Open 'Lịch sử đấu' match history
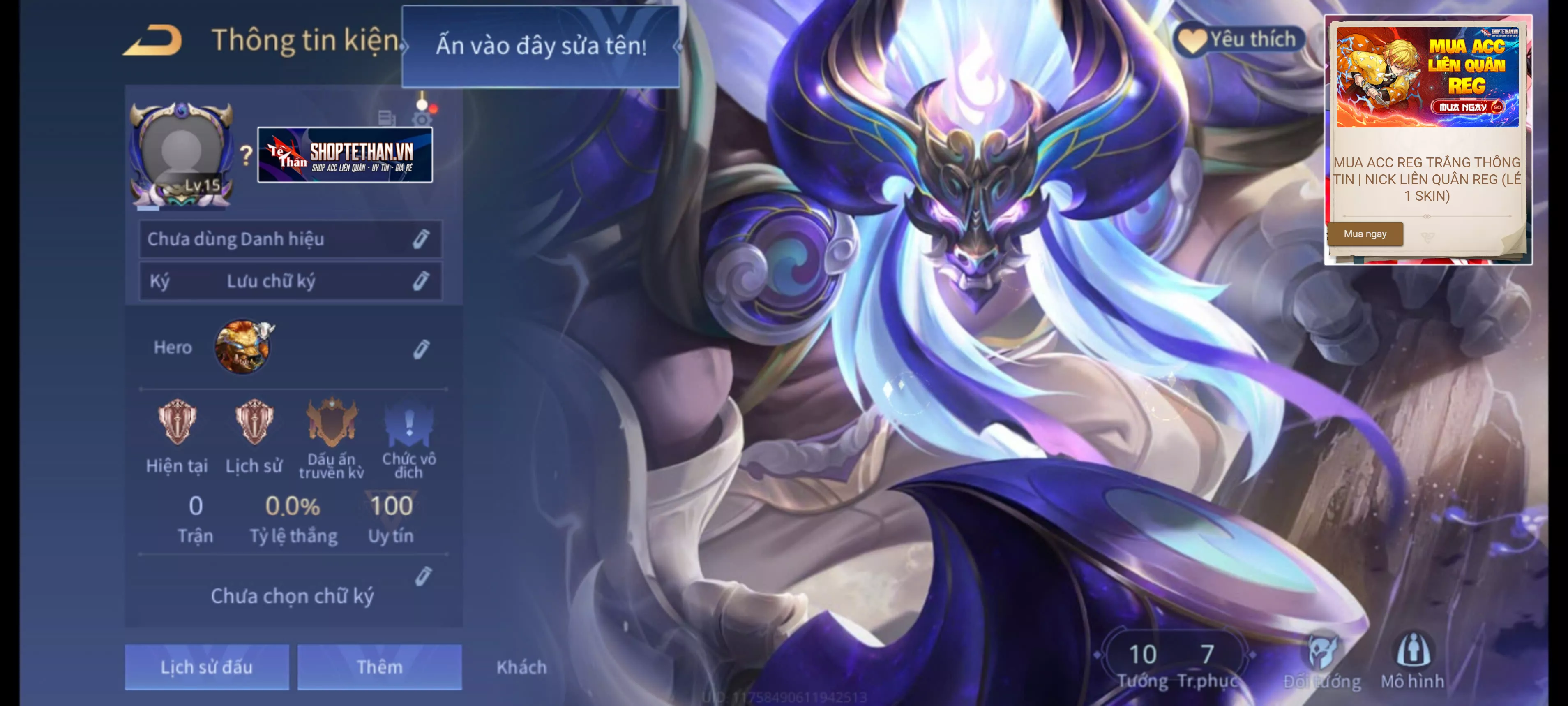The height and width of the screenshot is (706, 1568). tap(206, 667)
